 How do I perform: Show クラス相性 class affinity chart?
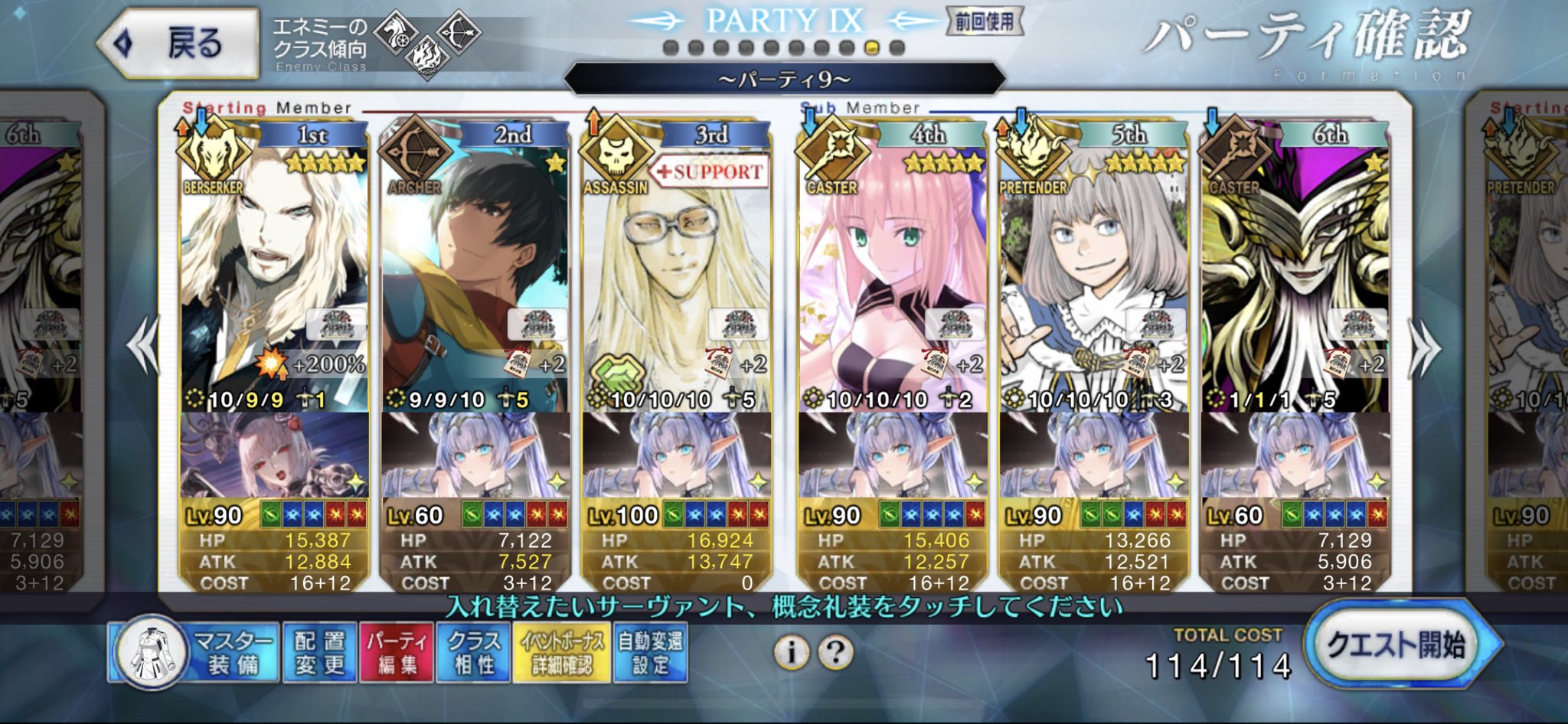(473, 653)
